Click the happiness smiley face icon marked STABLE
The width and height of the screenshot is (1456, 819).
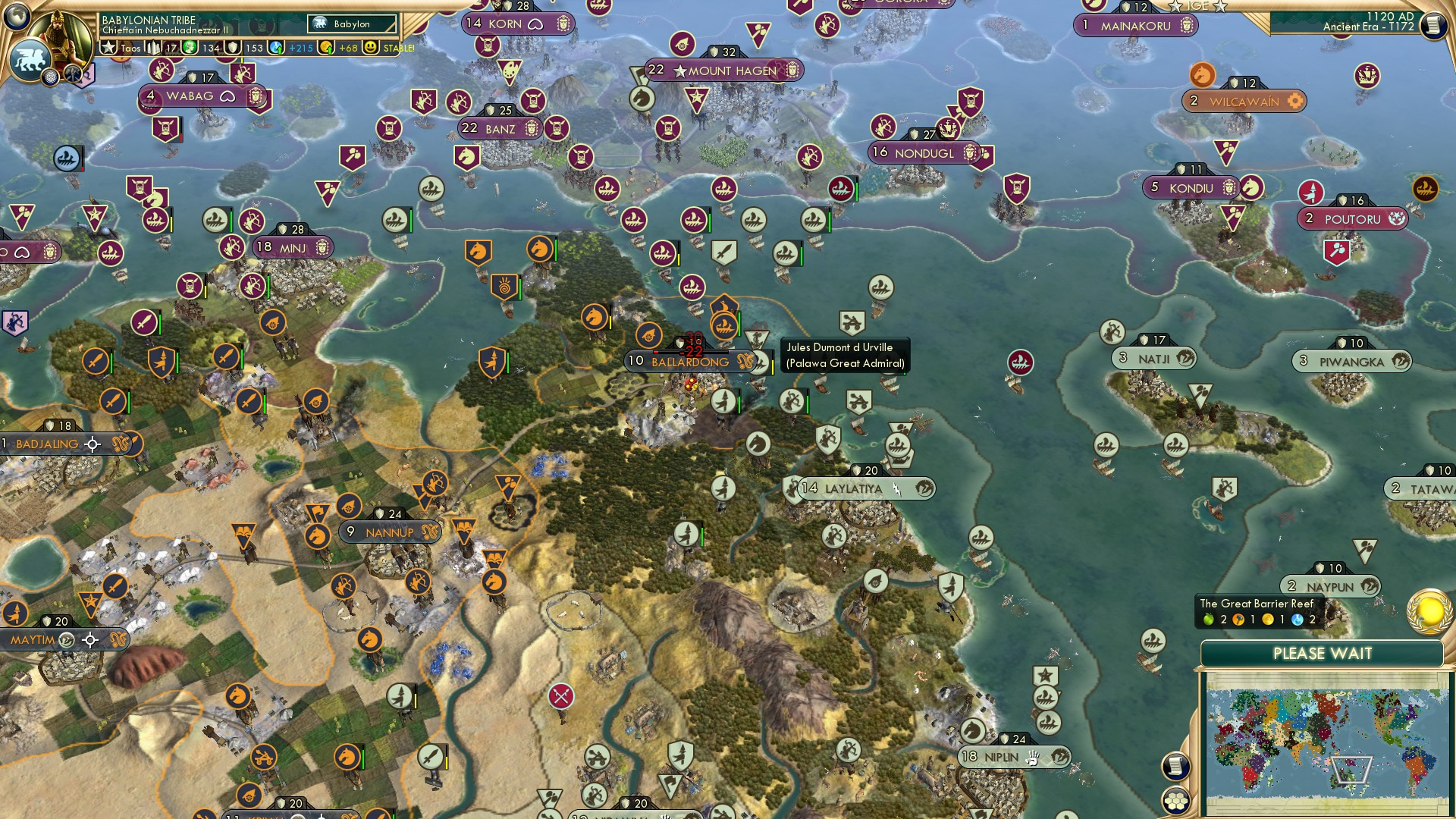[369, 47]
